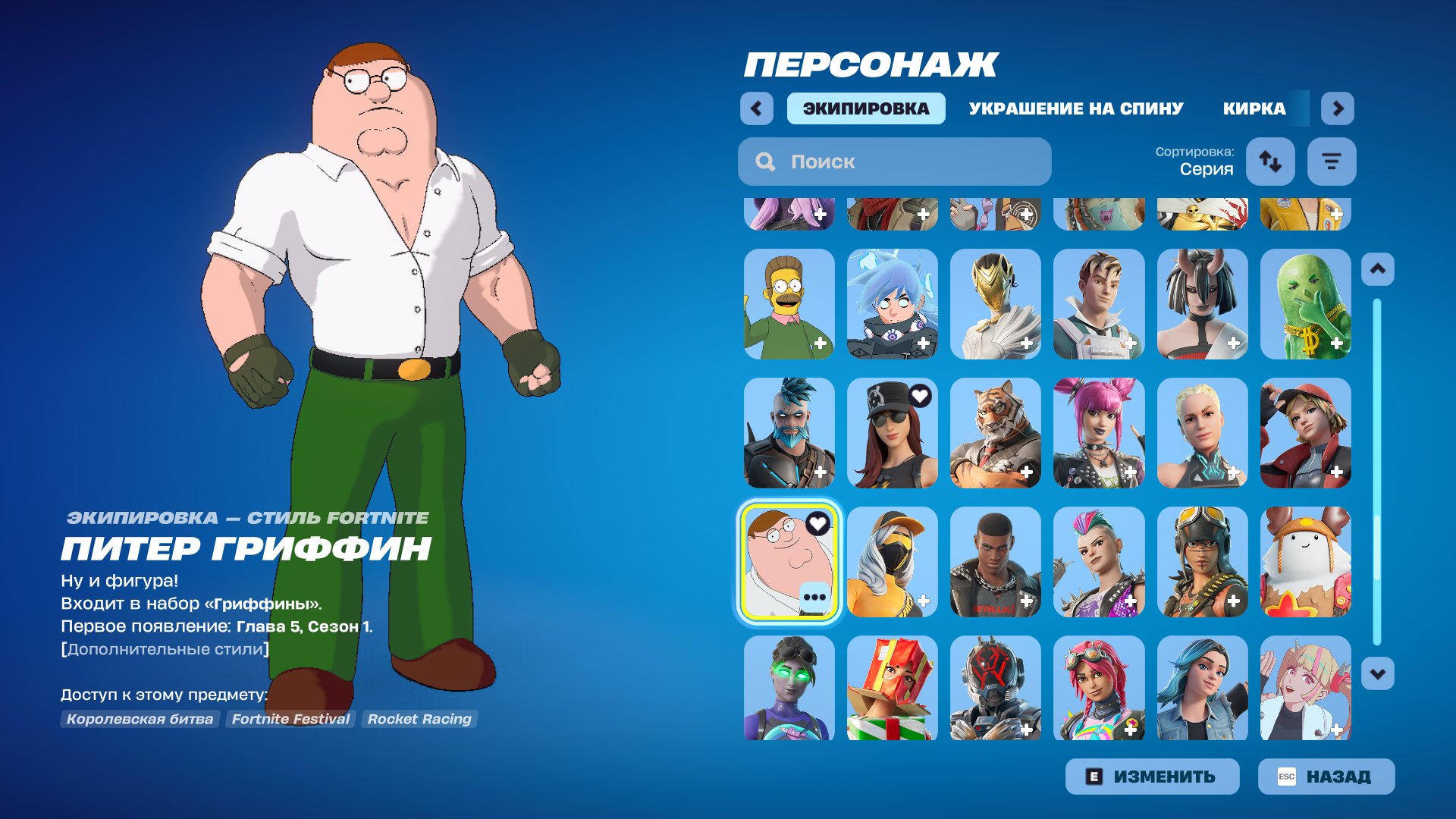Click the magnifying glass search icon

[x=765, y=162]
